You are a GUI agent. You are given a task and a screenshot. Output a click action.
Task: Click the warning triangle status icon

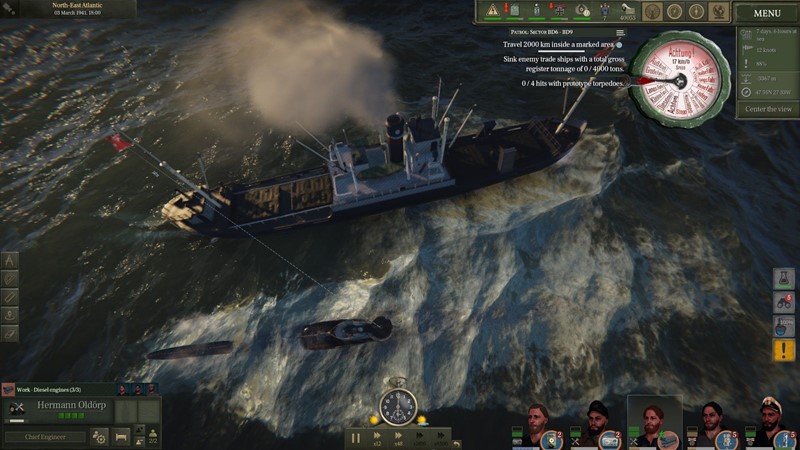click(492, 10)
